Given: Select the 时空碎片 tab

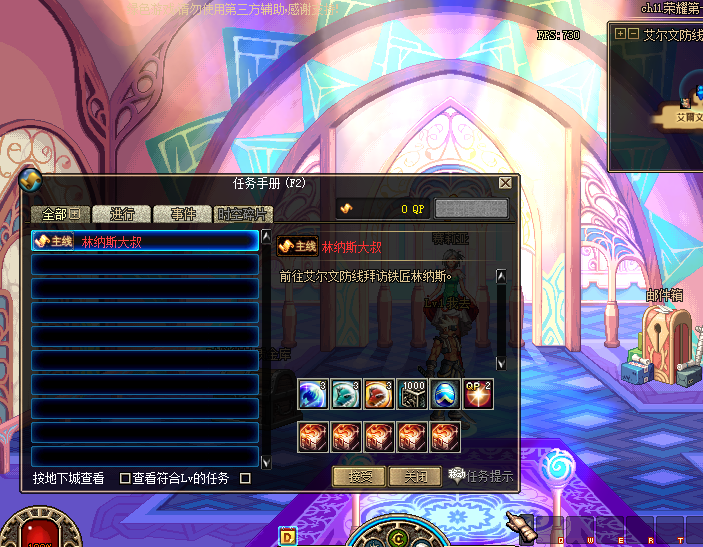Looking at the screenshot, I should click(x=243, y=214).
